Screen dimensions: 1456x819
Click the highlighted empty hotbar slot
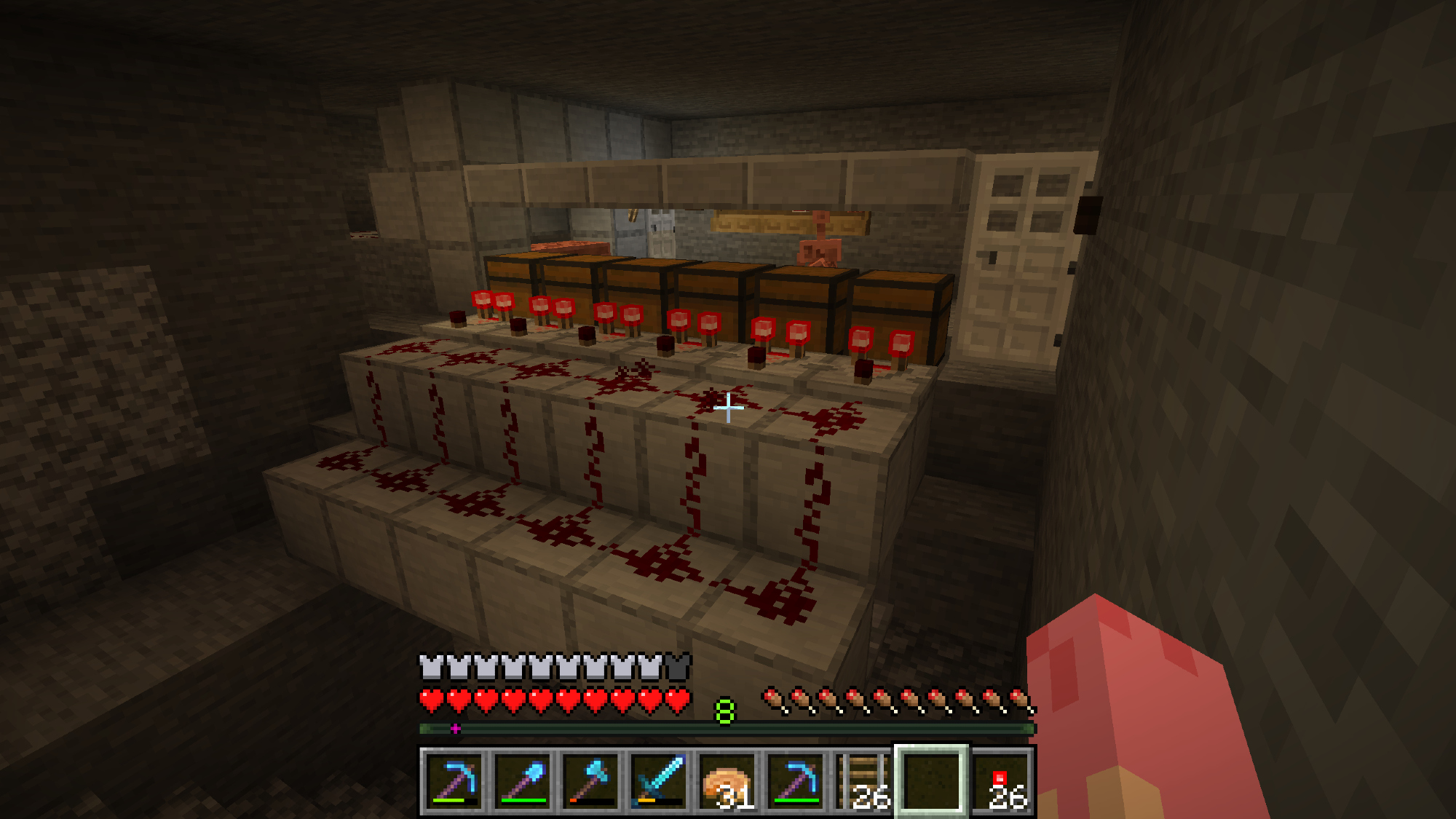(x=932, y=781)
